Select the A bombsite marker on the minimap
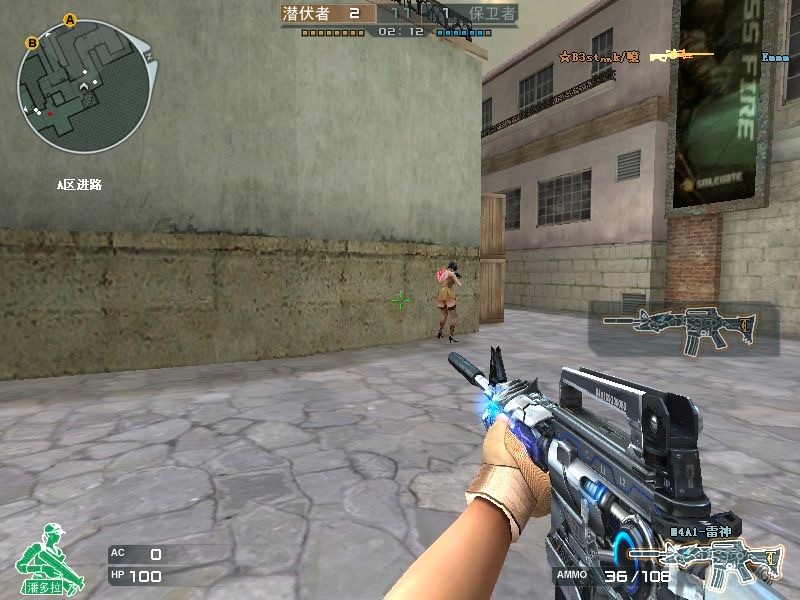Image resolution: width=800 pixels, height=600 pixels. coord(70,19)
